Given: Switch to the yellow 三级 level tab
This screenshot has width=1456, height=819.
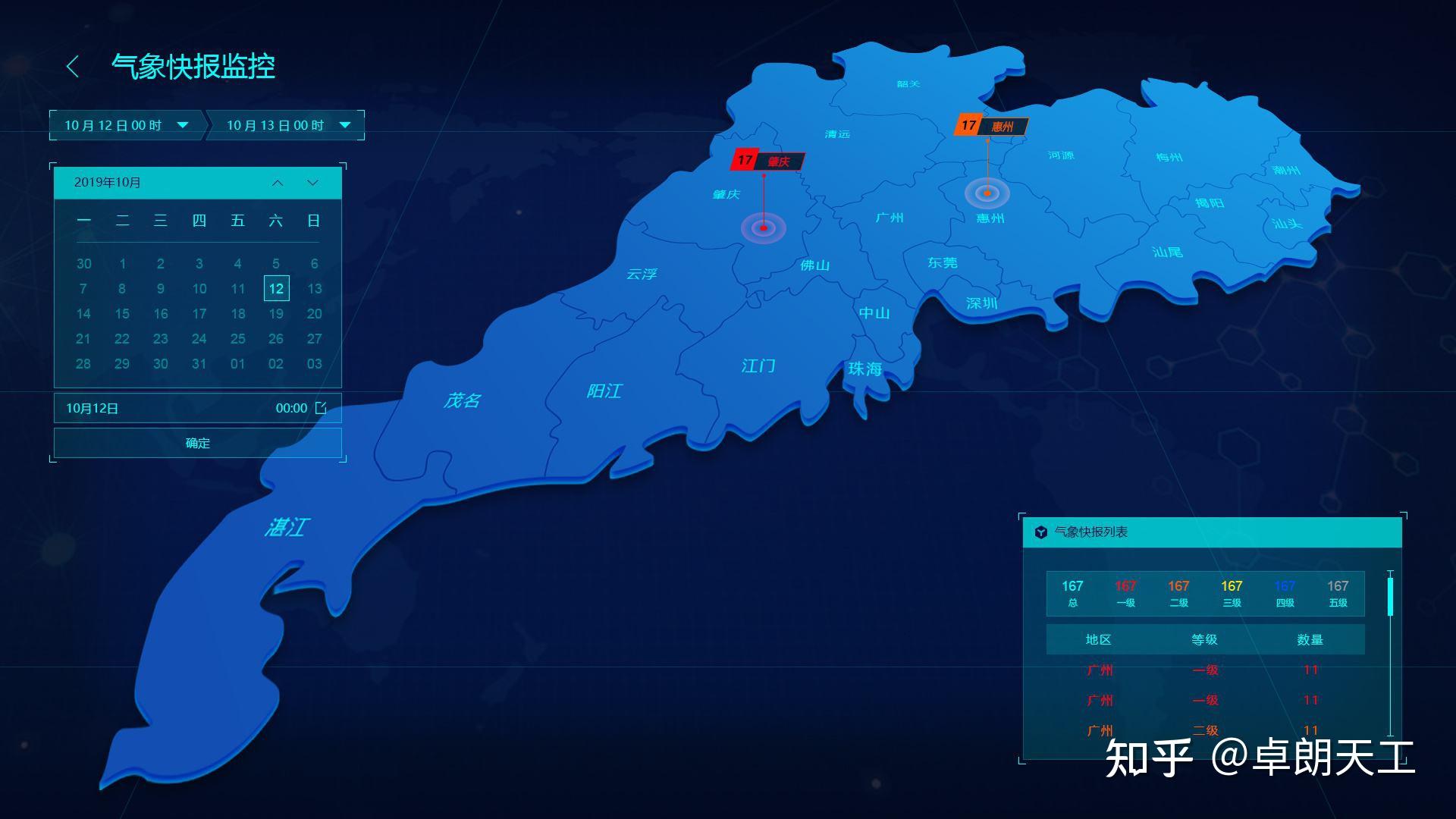Looking at the screenshot, I should pyautogui.click(x=1232, y=593).
